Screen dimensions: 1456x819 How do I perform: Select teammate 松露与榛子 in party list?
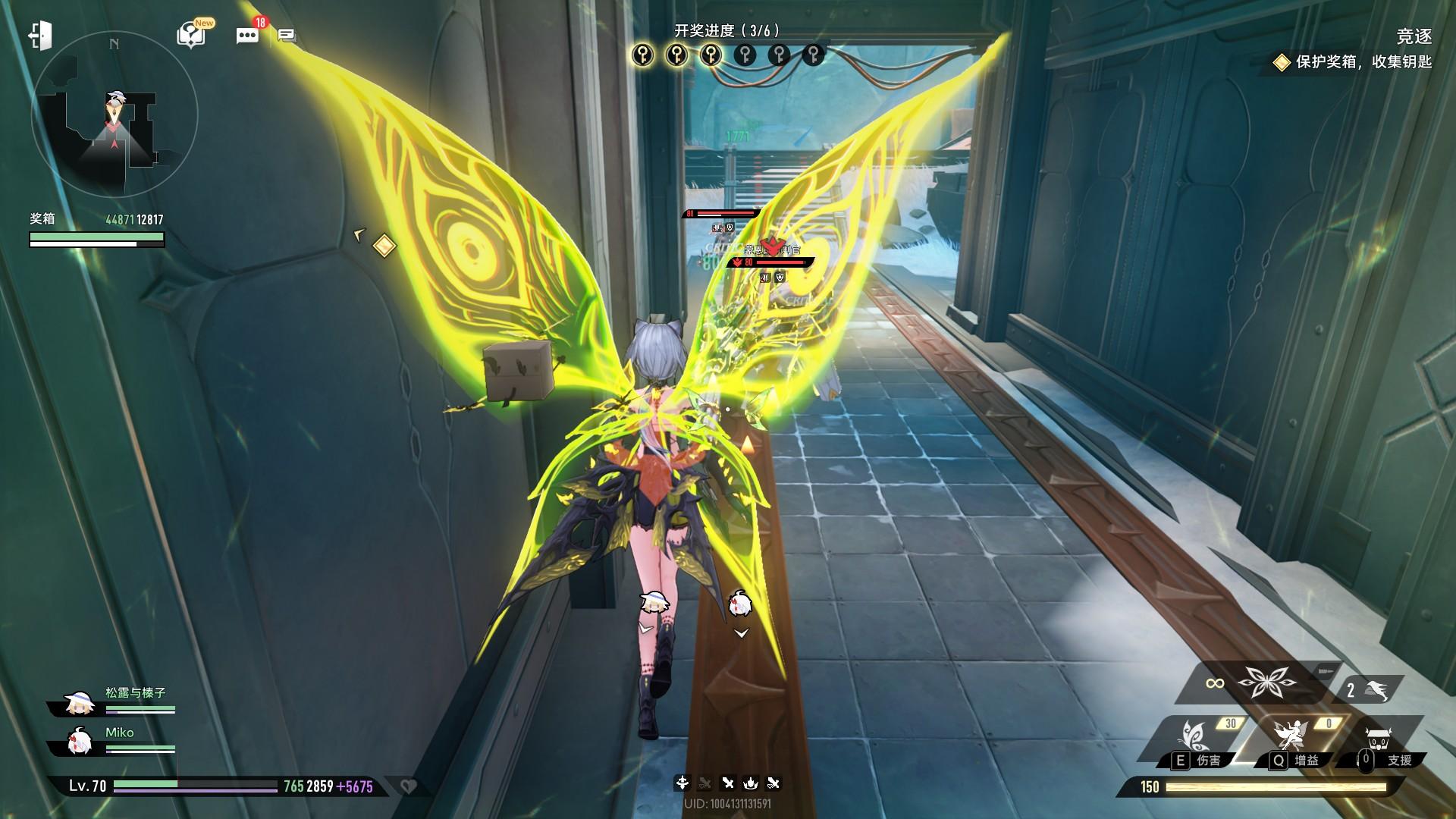[x=114, y=701]
